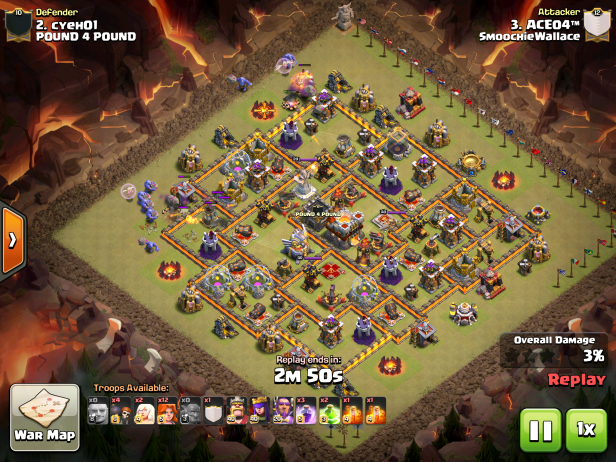616x462 pixels.
Task: Open the War Map
Action: pos(45,418)
